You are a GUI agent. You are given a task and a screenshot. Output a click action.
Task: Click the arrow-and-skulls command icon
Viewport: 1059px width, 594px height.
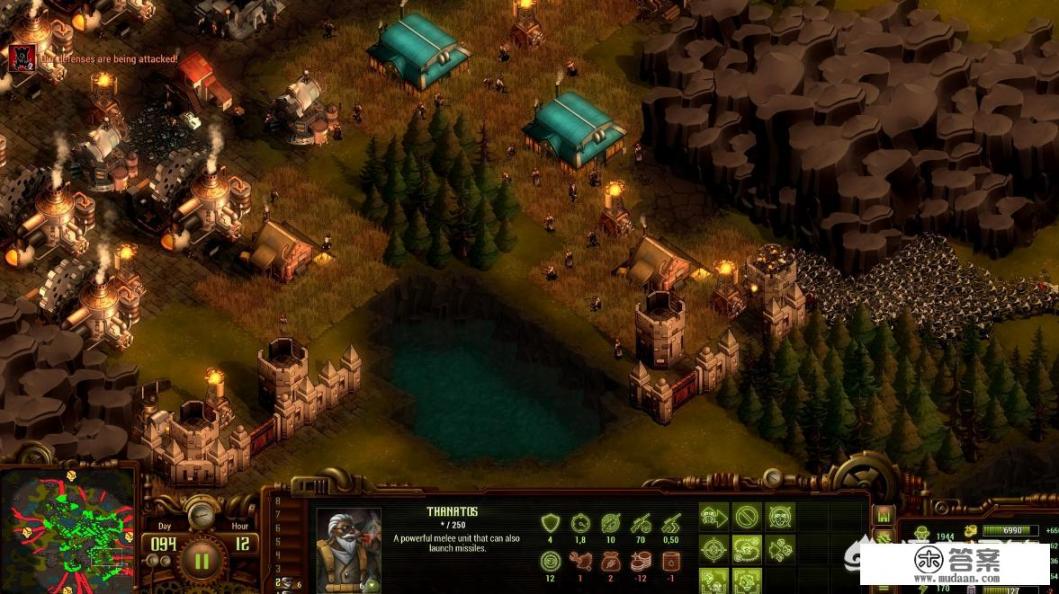[x=780, y=549]
